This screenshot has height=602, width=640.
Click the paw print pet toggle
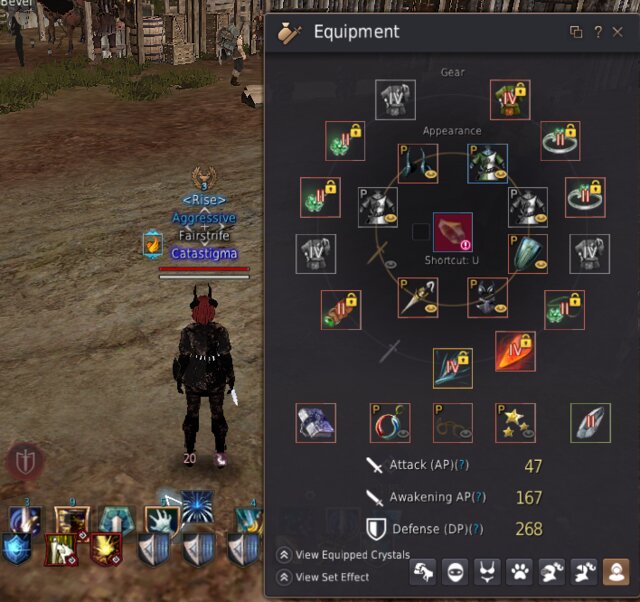(x=520, y=572)
